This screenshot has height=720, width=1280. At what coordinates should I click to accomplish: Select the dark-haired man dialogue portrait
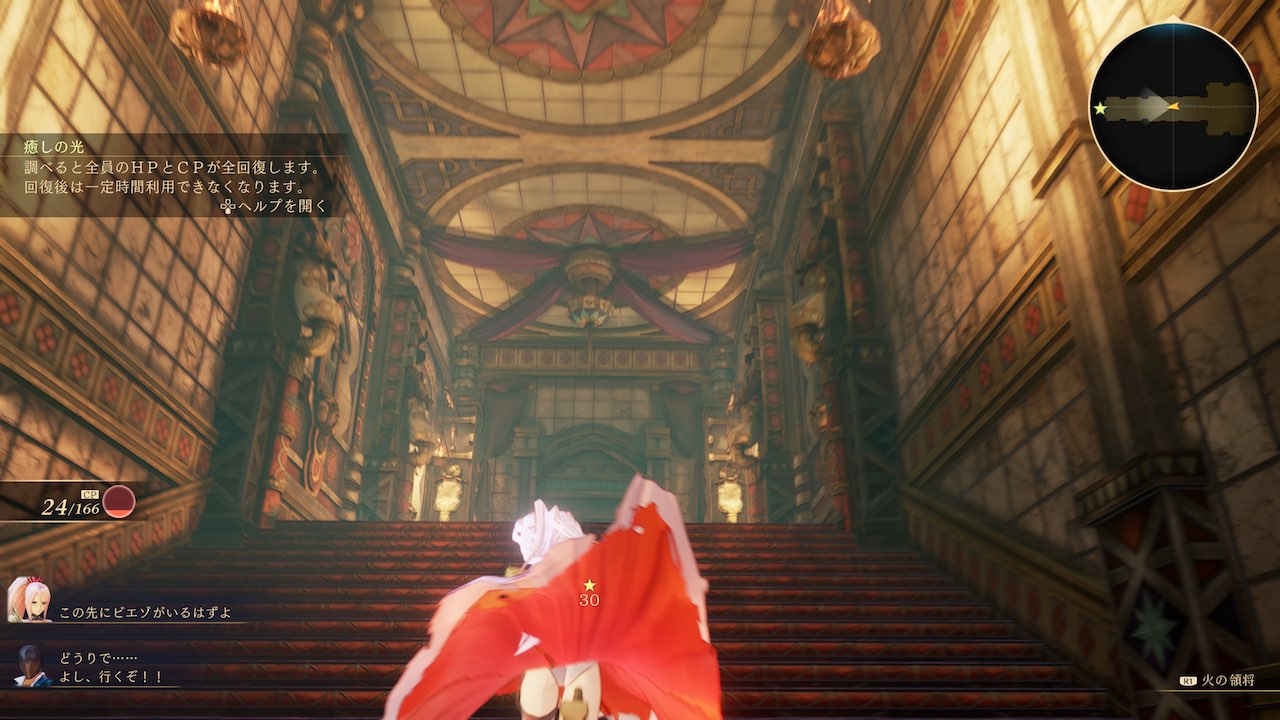tap(33, 666)
